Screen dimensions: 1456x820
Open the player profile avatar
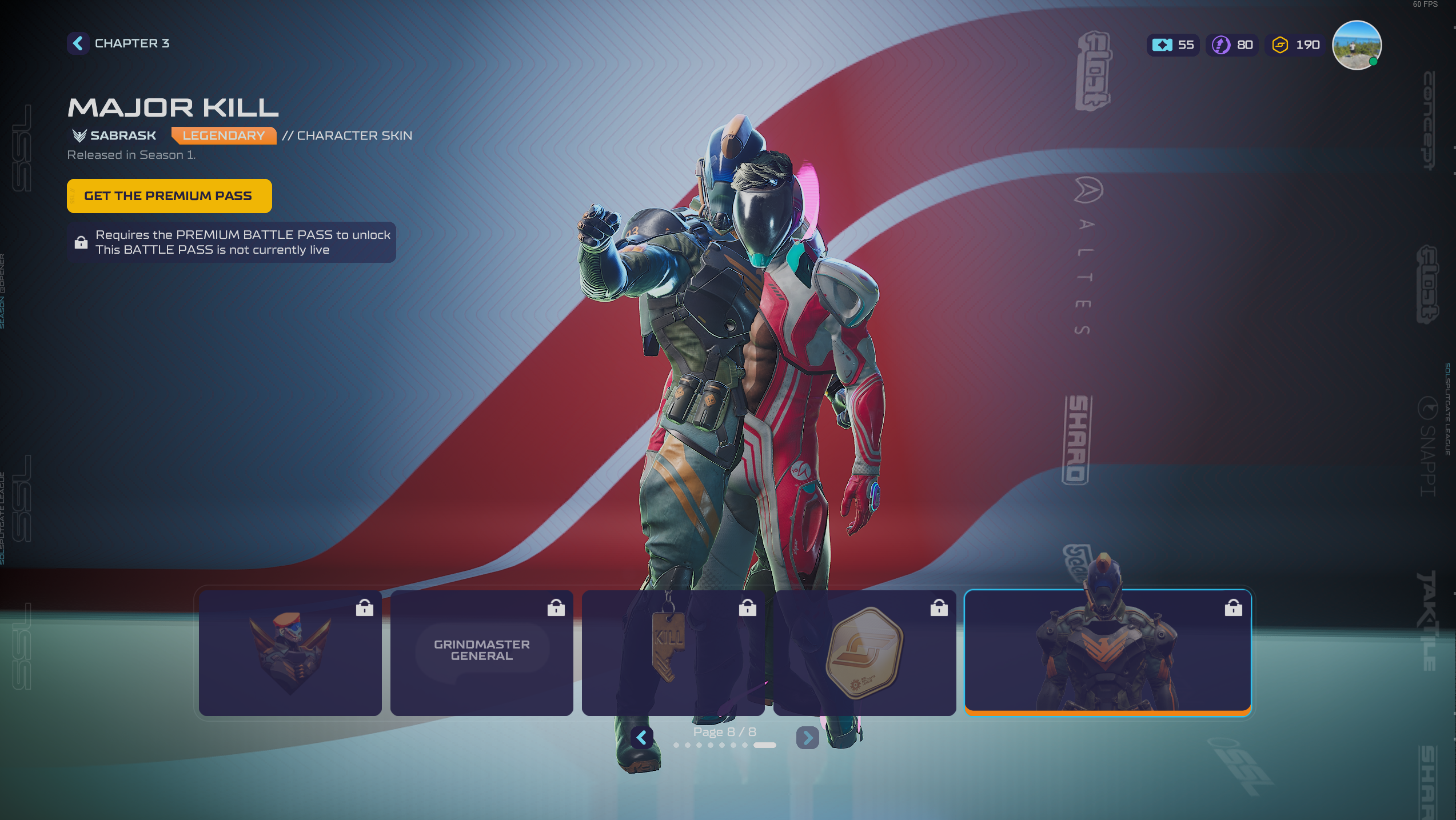tap(1357, 45)
